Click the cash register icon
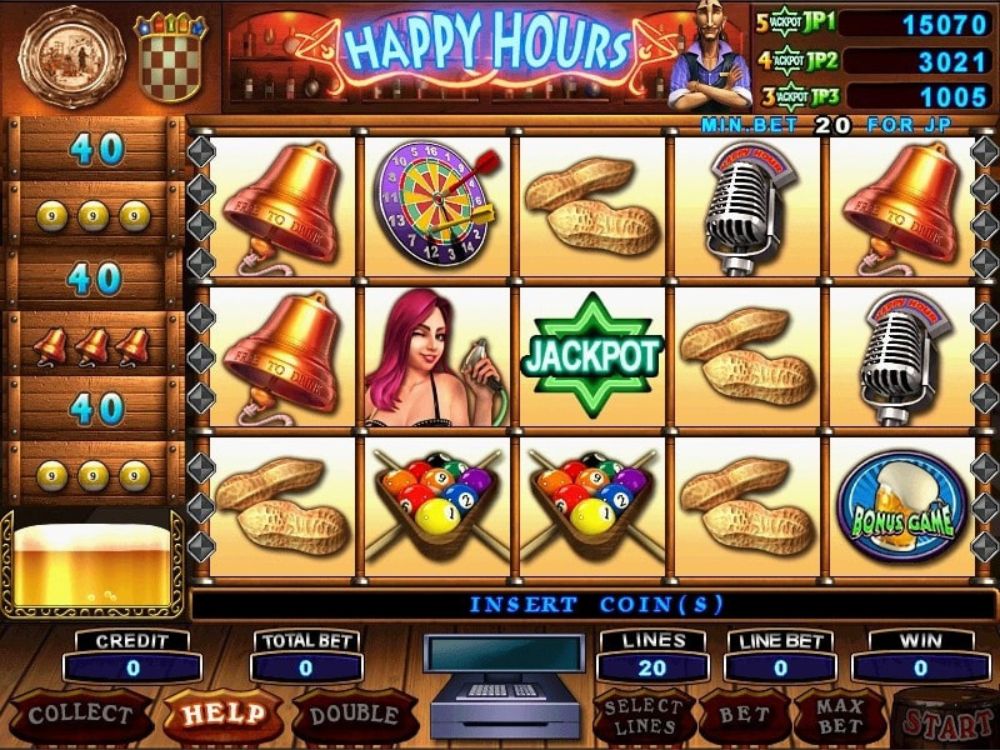This screenshot has width=1000, height=750. [505, 685]
